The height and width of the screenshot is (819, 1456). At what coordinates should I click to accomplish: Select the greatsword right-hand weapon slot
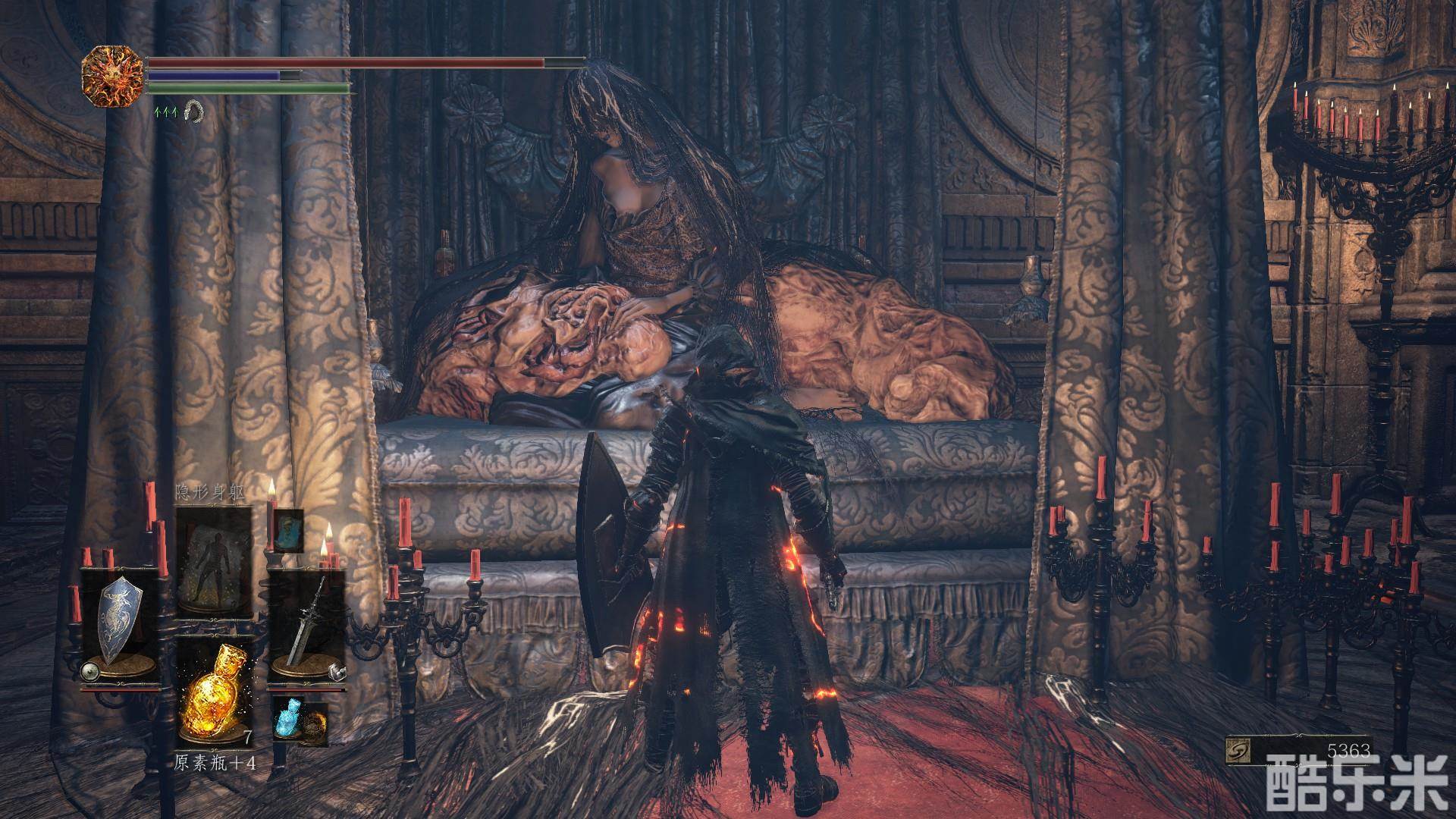pos(307,623)
